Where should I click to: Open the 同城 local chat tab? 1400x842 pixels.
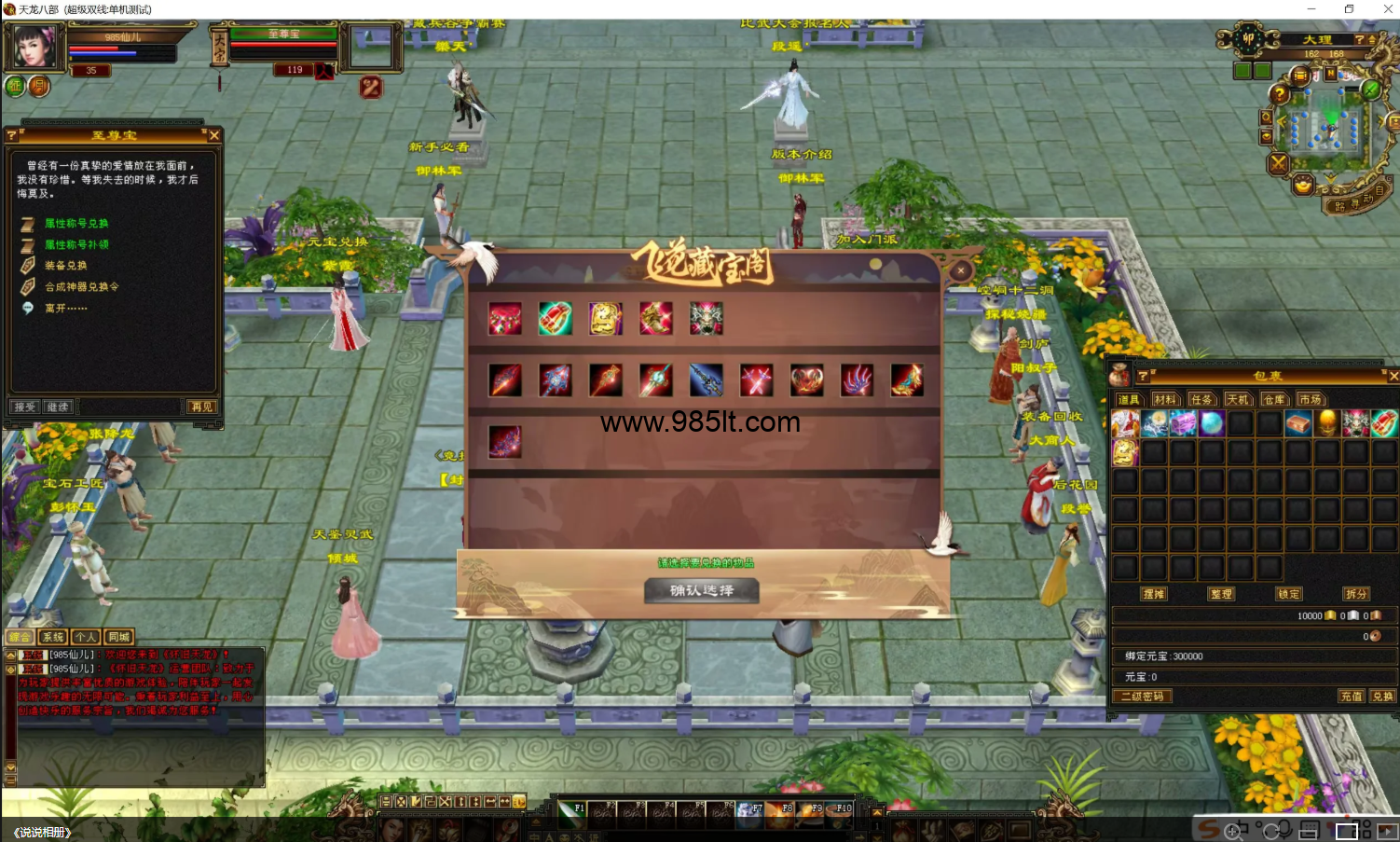118,637
